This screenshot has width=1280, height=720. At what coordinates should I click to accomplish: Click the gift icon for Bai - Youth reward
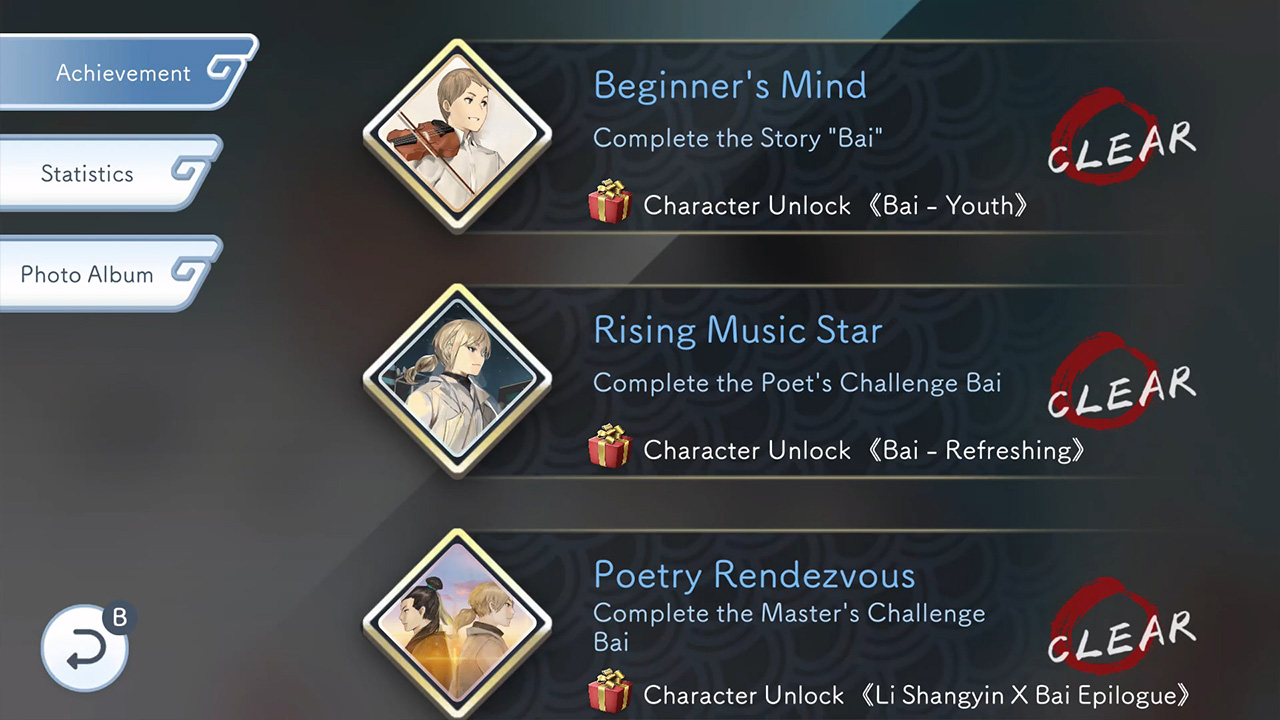click(611, 202)
